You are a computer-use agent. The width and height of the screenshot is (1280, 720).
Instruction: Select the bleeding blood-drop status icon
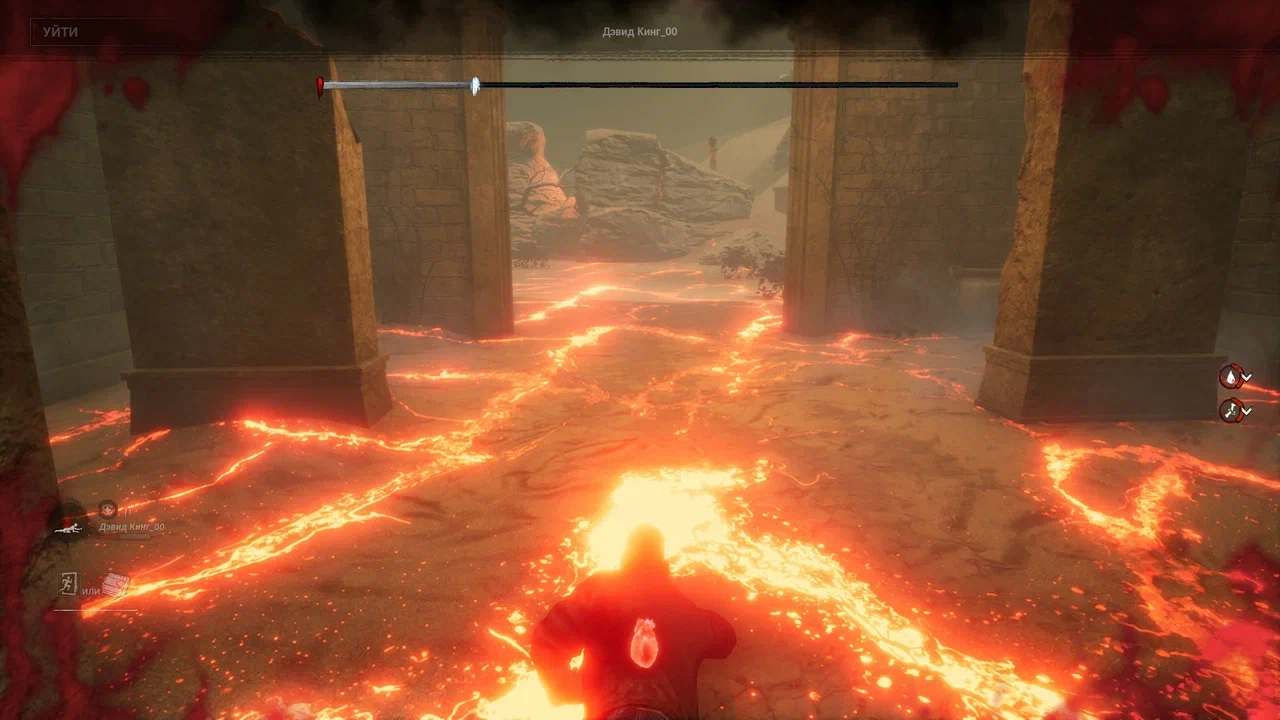pos(1231,376)
